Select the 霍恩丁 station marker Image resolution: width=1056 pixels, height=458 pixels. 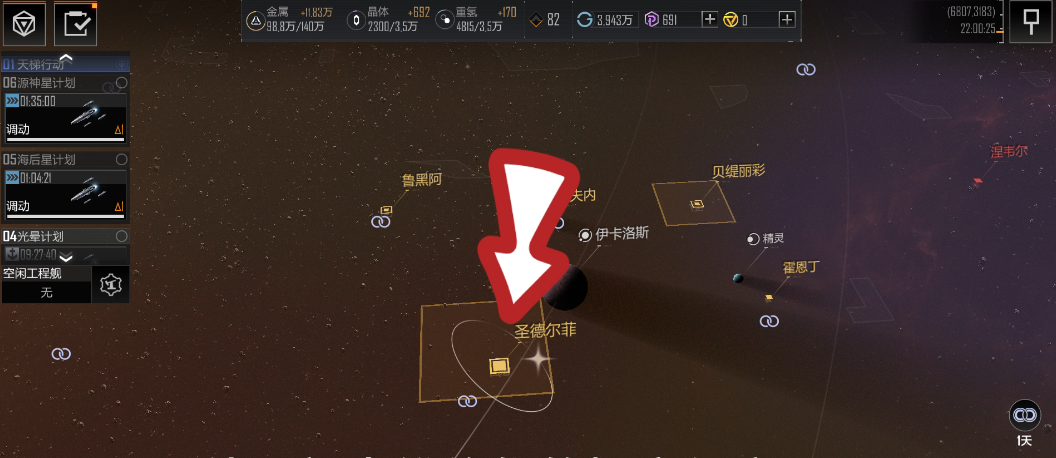(769, 297)
